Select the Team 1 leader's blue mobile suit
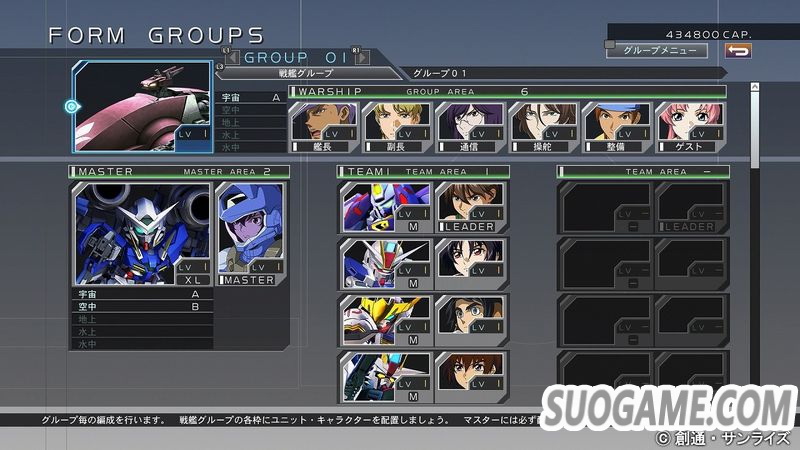The height and width of the screenshot is (450, 800). pos(373,207)
